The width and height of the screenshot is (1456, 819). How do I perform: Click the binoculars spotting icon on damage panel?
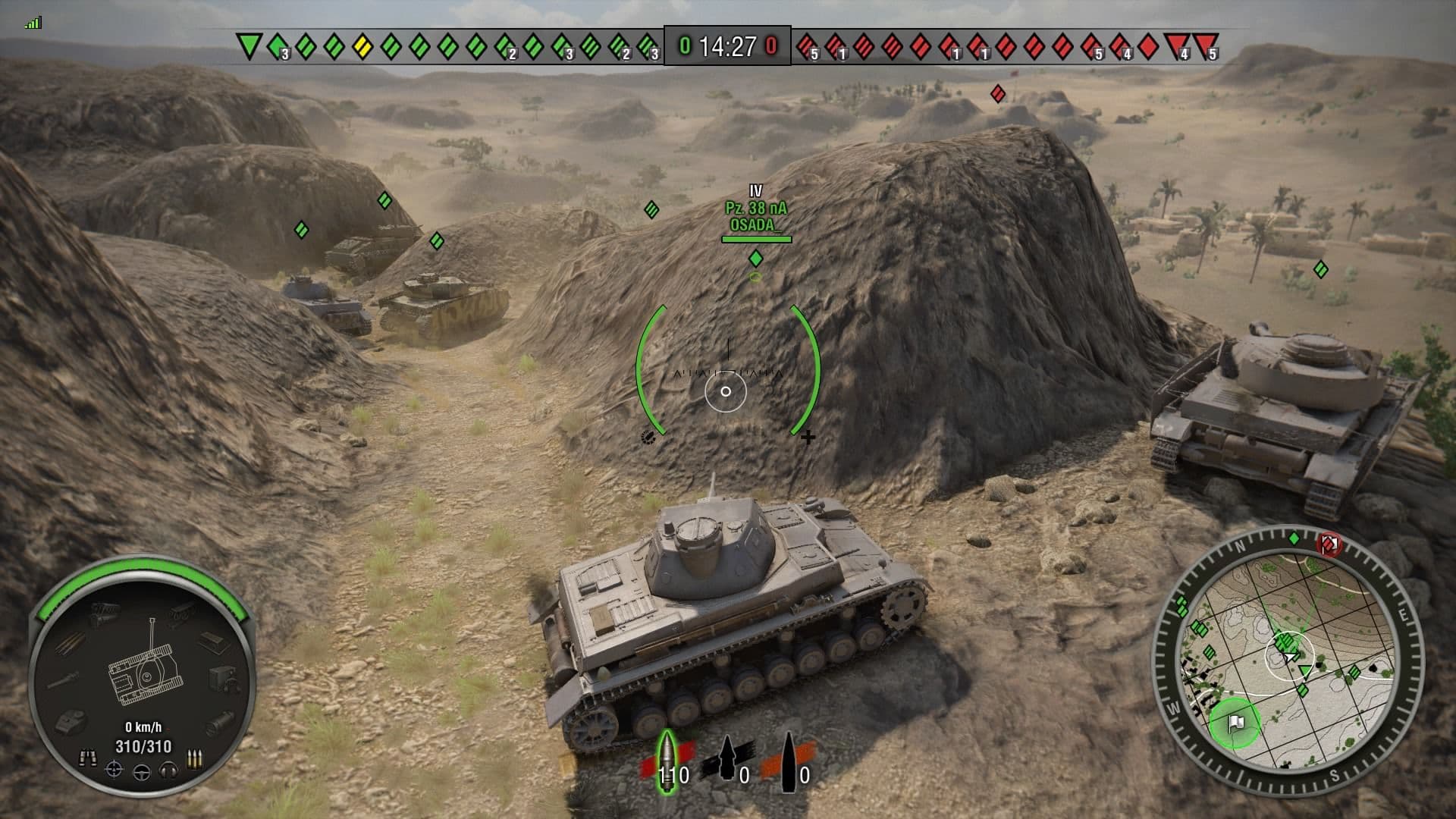[89, 756]
